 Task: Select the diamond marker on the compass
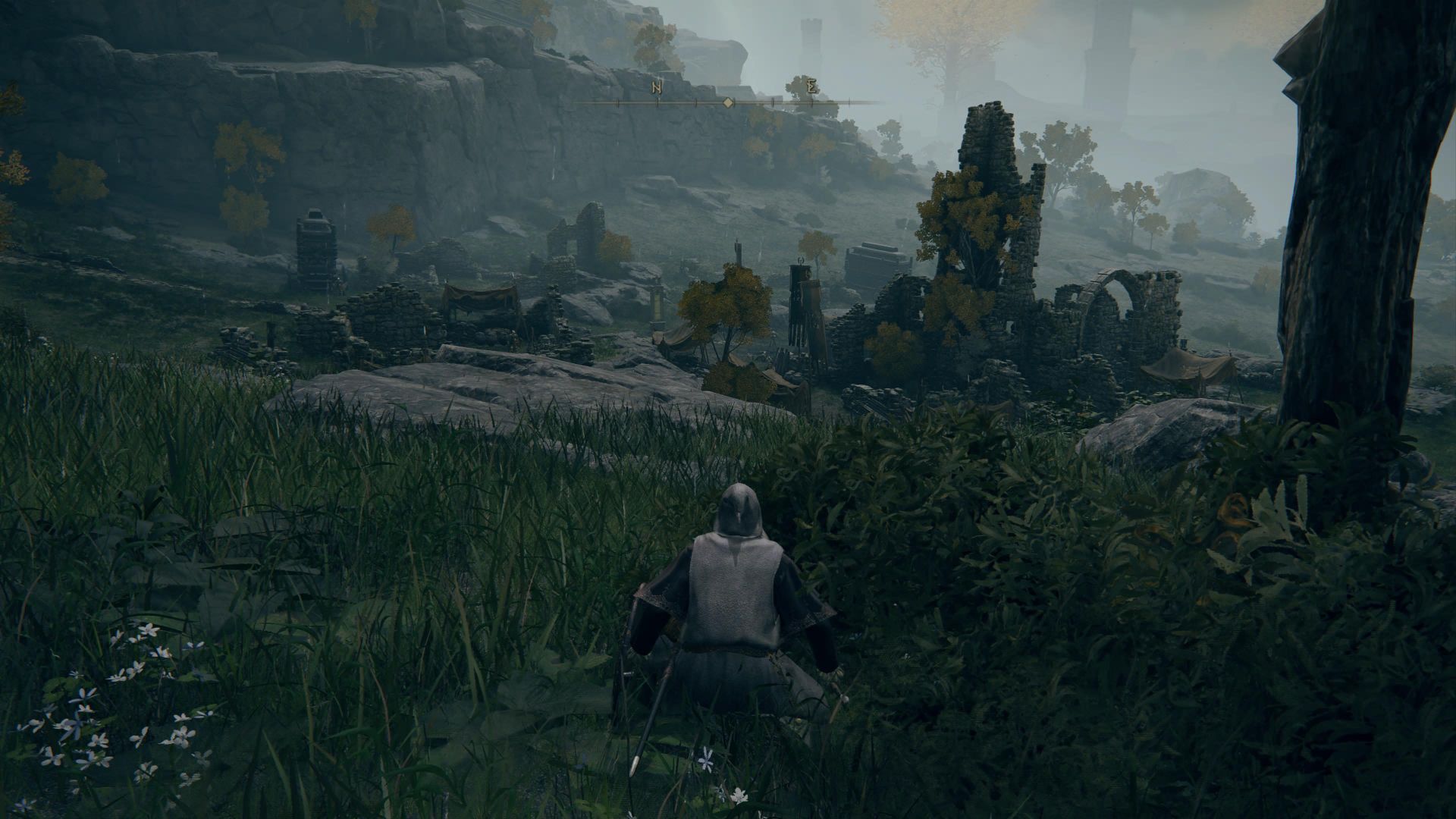tap(727, 102)
